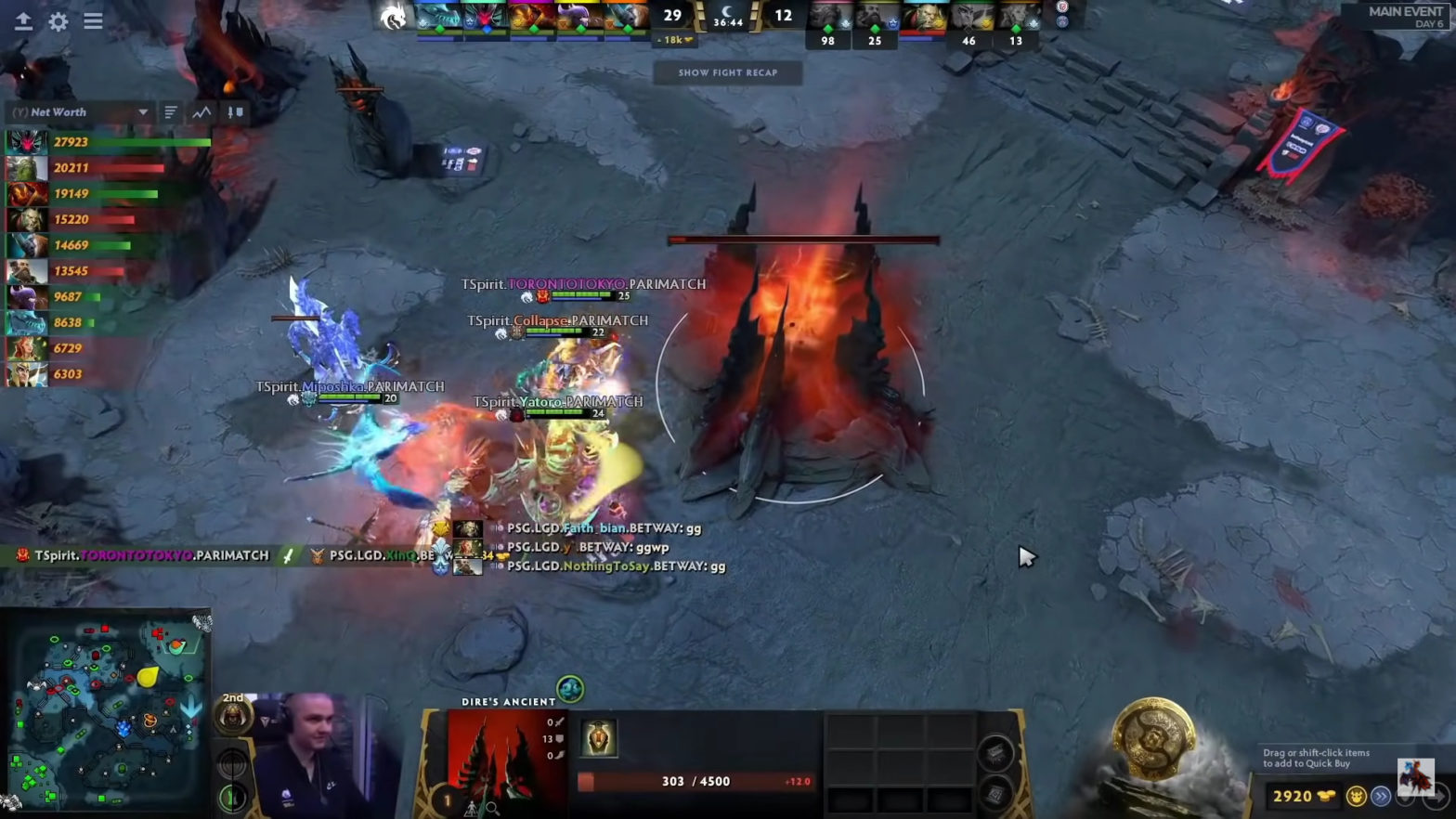Click the settings gear icon top left

[58, 21]
